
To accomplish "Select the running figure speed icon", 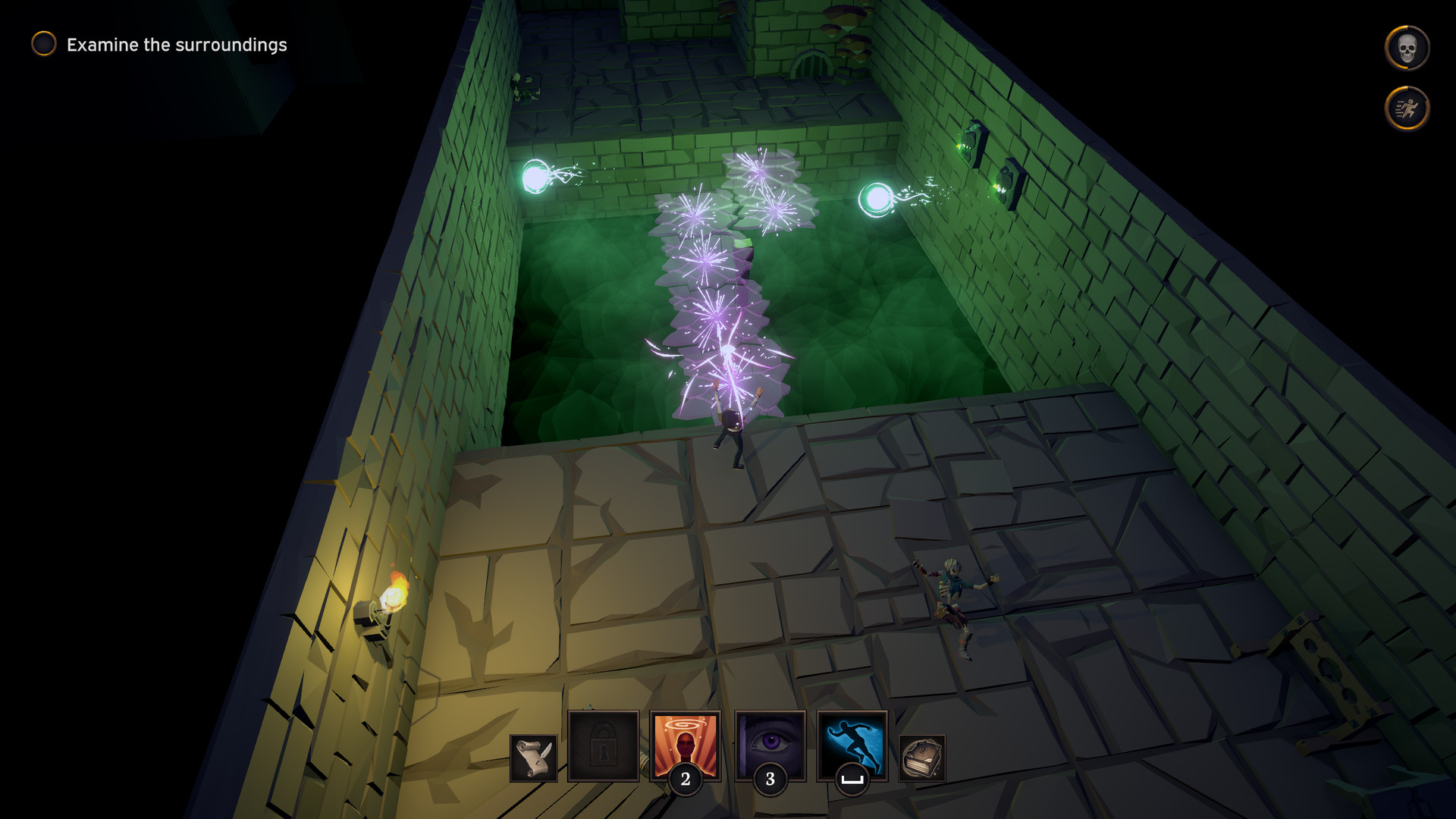I will click(x=1407, y=108).
